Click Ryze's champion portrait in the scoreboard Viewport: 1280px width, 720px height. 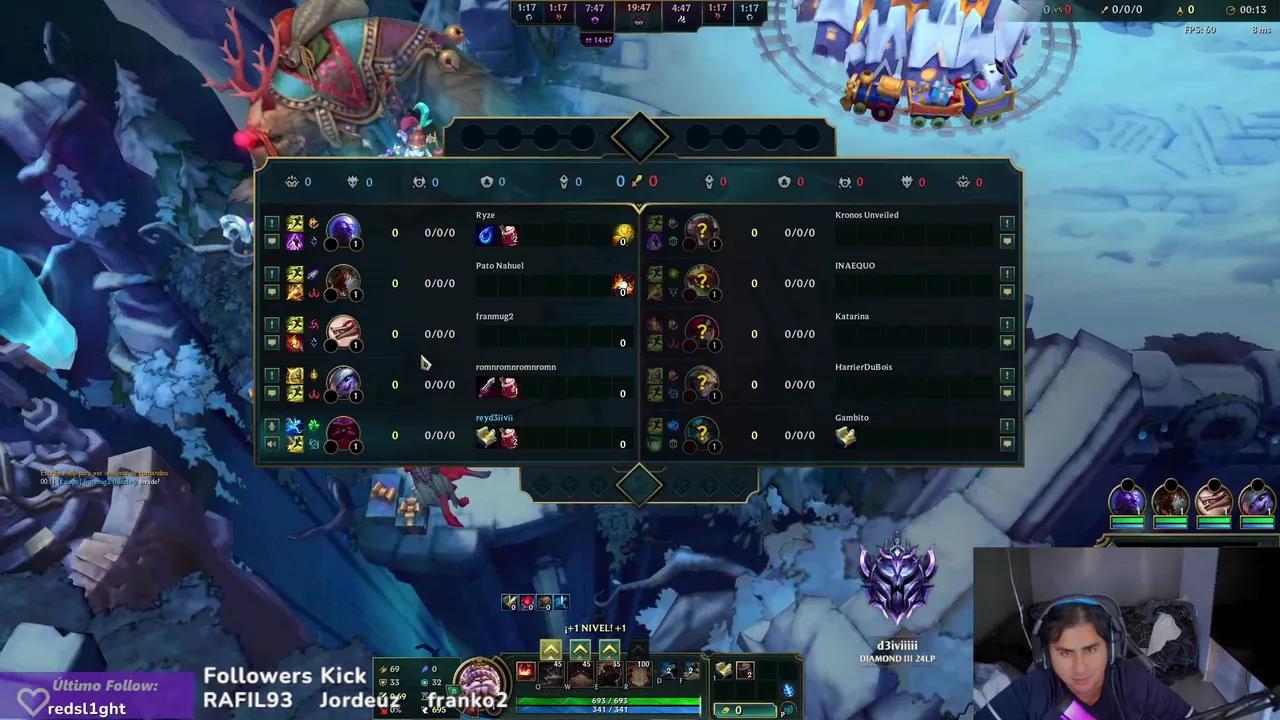tap(343, 232)
